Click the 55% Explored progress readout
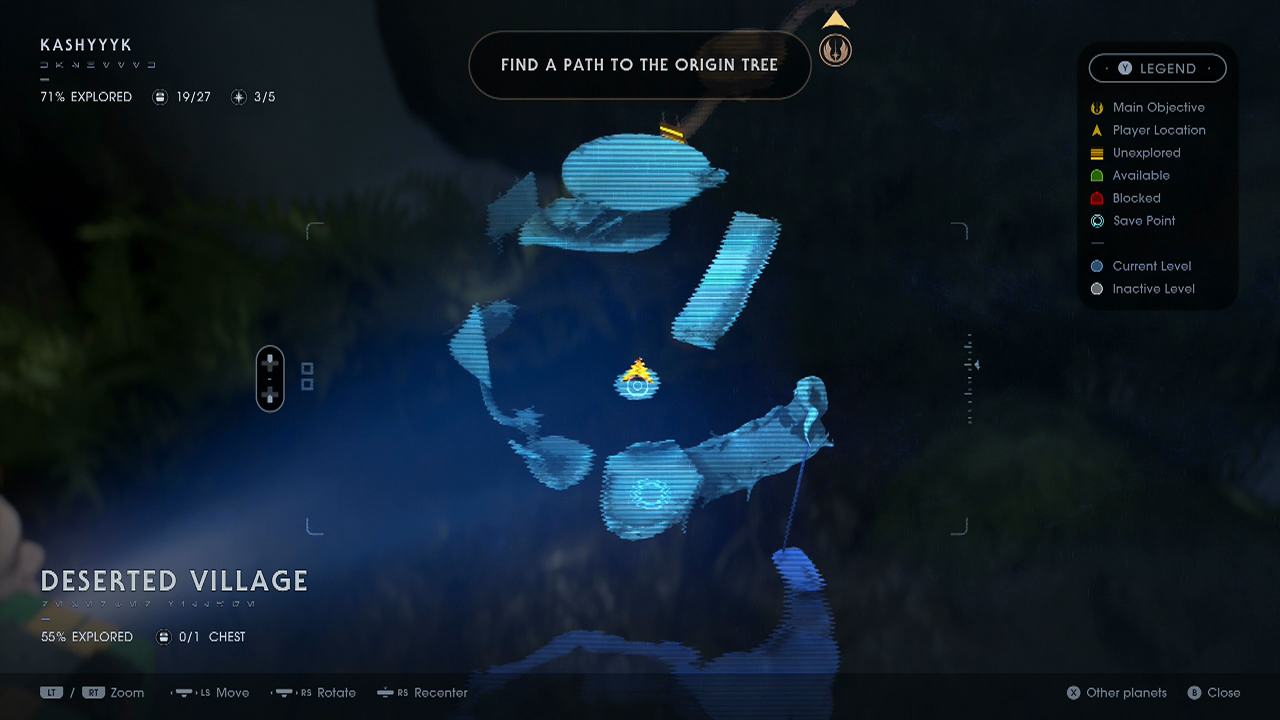The width and height of the screenshot is (1280, 720). point(86,636)
